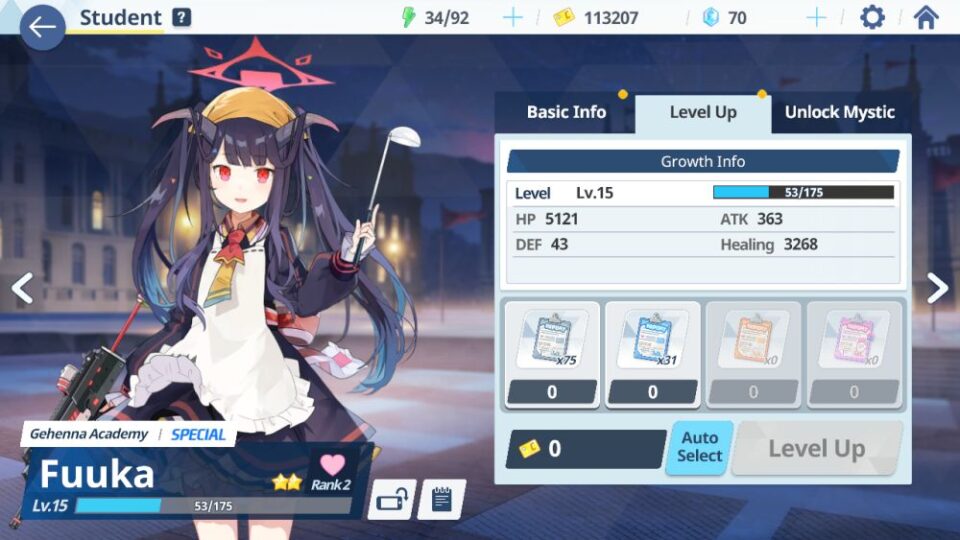
Task: Open the gear settings menu
Action: click(x=872, y=17)
